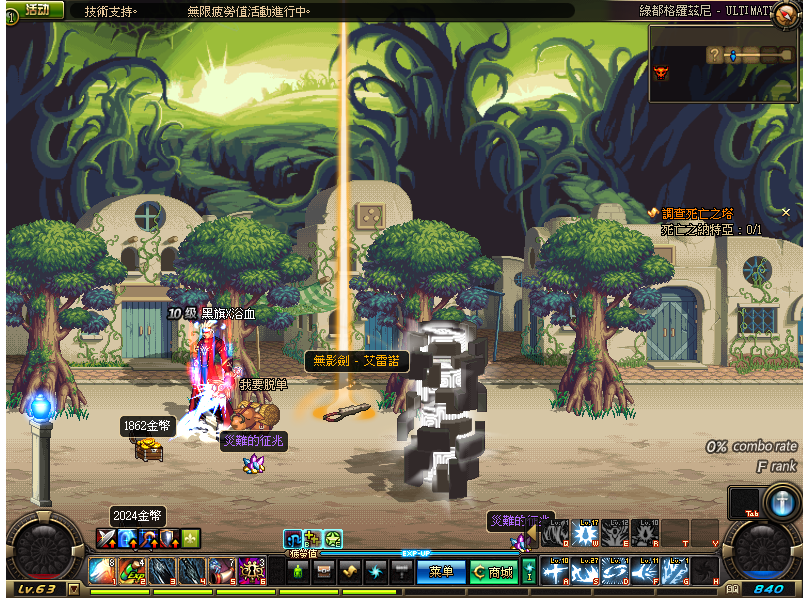Screen dimensions: 806x598
Task: Use the purple emblem item in slot 6
Action: [x=251, y=571]
